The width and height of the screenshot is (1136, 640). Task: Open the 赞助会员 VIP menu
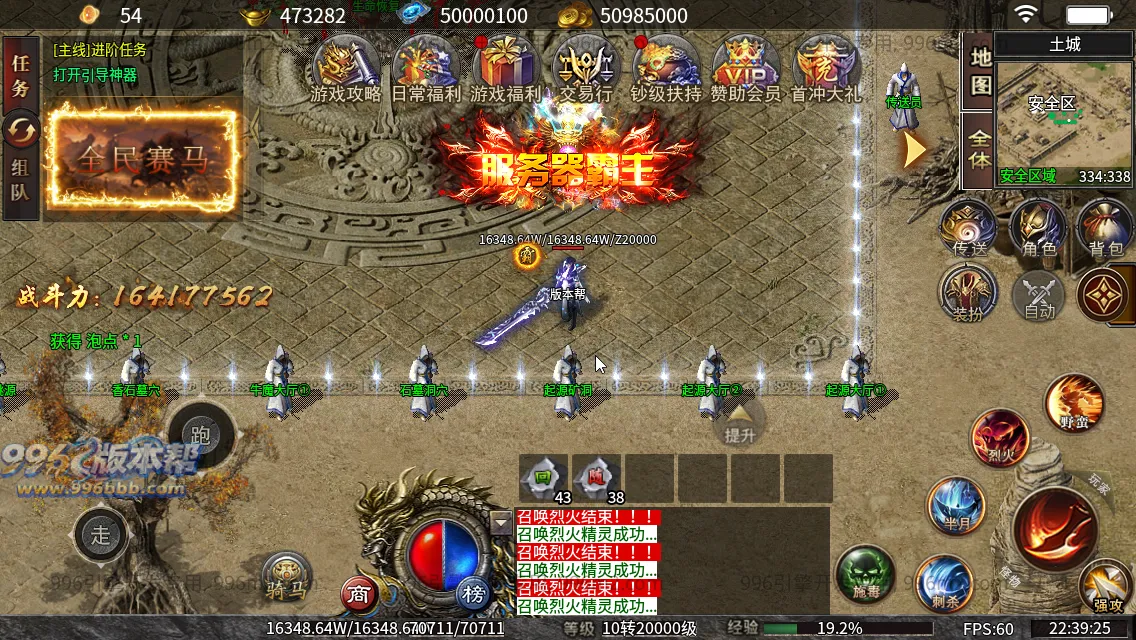pyautogui.click(x=745, y=67)
